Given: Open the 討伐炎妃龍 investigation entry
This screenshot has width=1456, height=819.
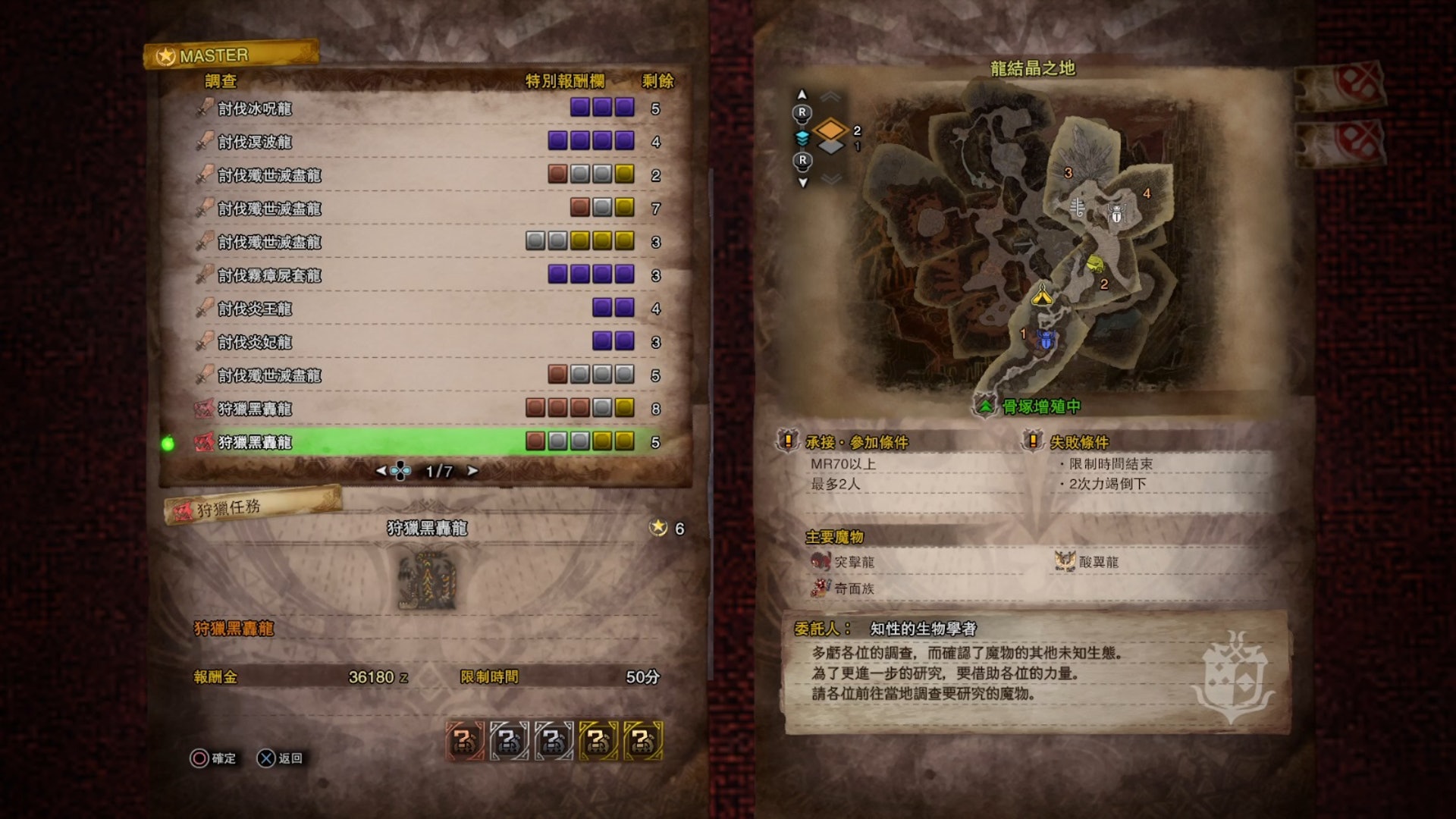Looking at the screenshot, I should pos(425,342).
